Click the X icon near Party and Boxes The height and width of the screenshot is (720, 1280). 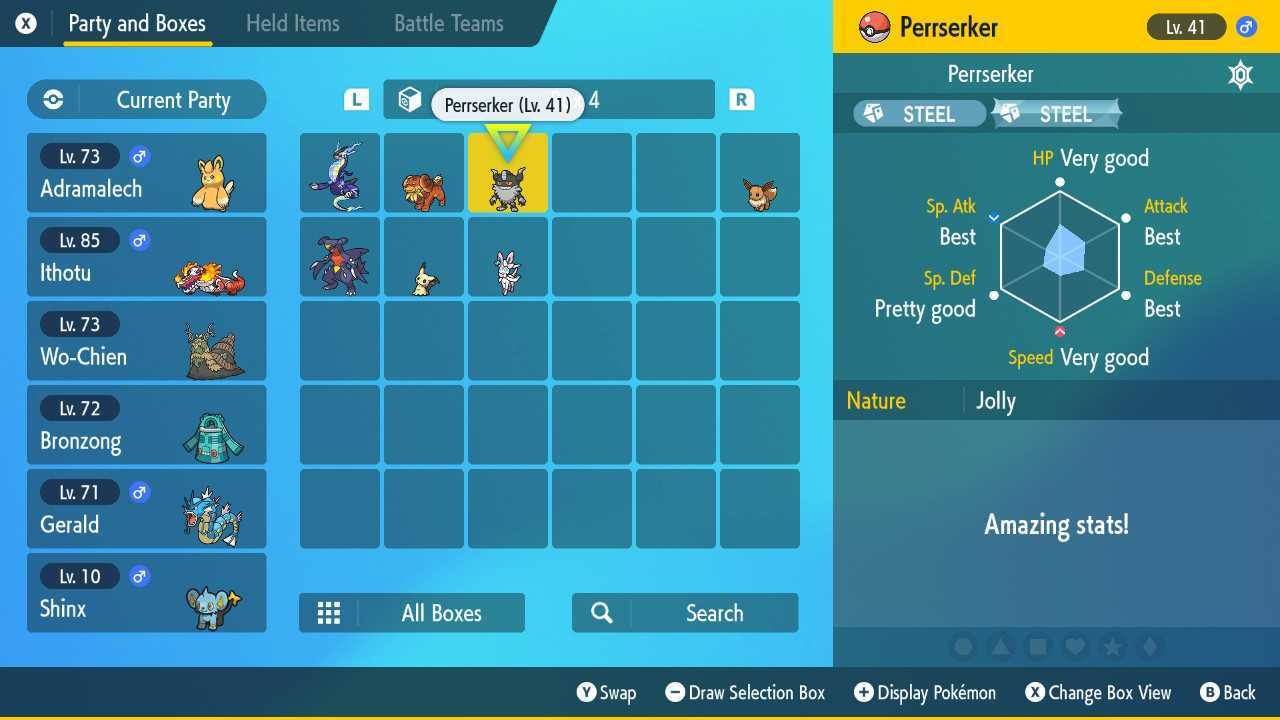pyautogui.click(x=25, y=23)
